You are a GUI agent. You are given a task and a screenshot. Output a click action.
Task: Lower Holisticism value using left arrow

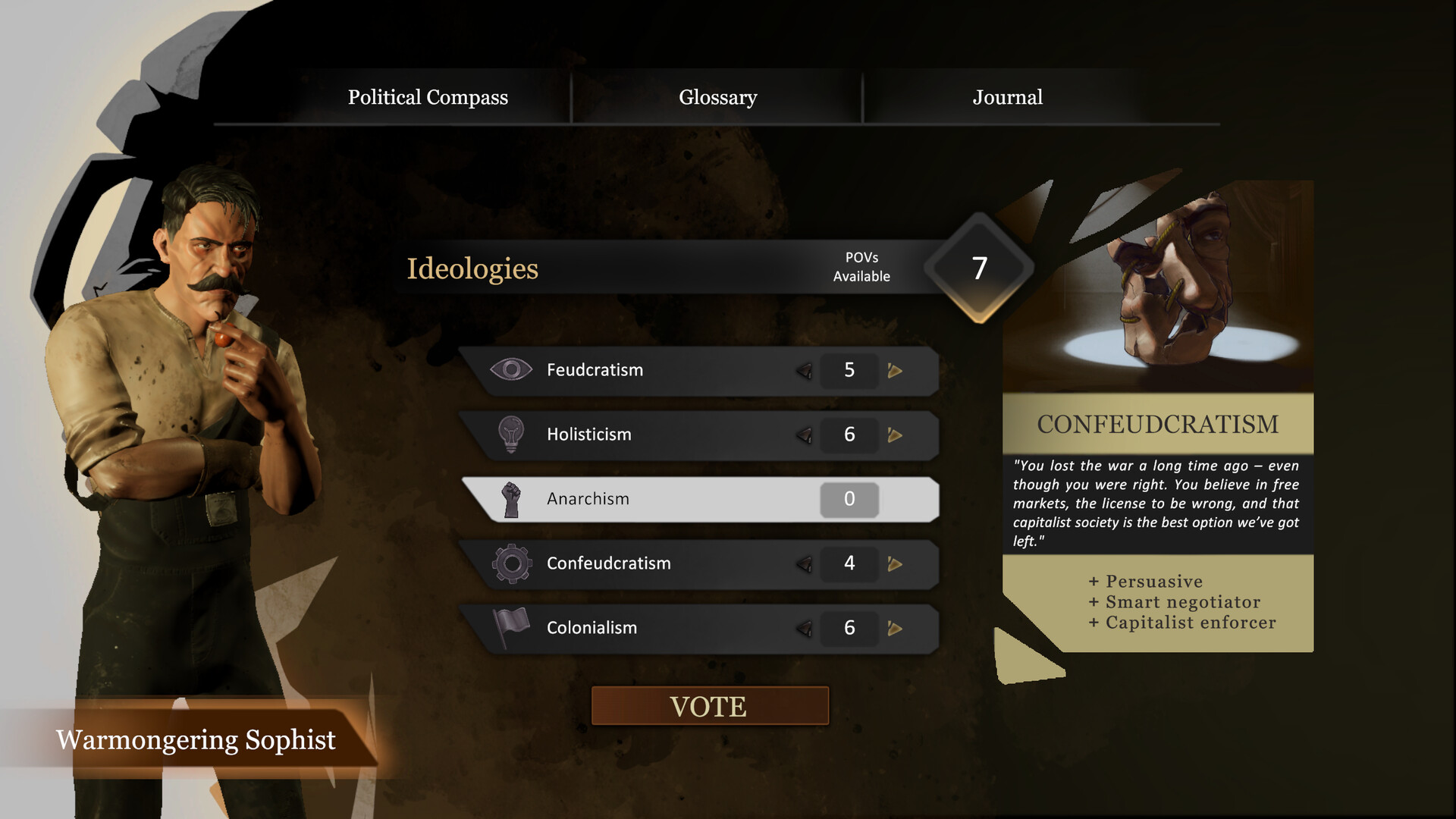(805, 435)
